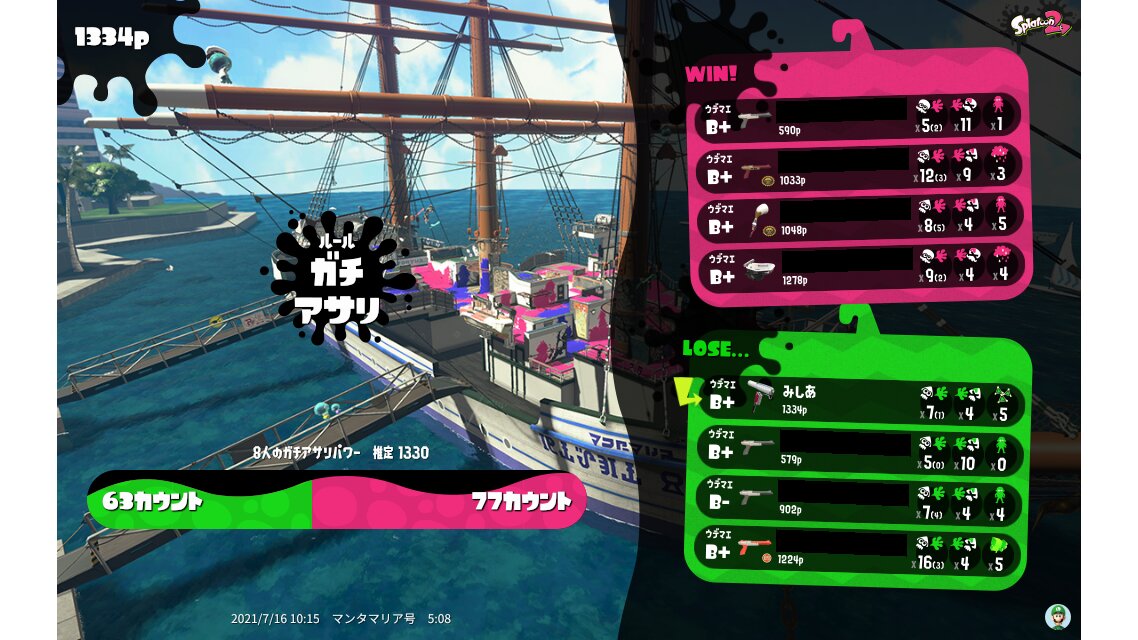Image resolution: width=1138 pixels, height=640 pixels.
Task: Open the losing player row with 579p
Action: tap(859, 449)
